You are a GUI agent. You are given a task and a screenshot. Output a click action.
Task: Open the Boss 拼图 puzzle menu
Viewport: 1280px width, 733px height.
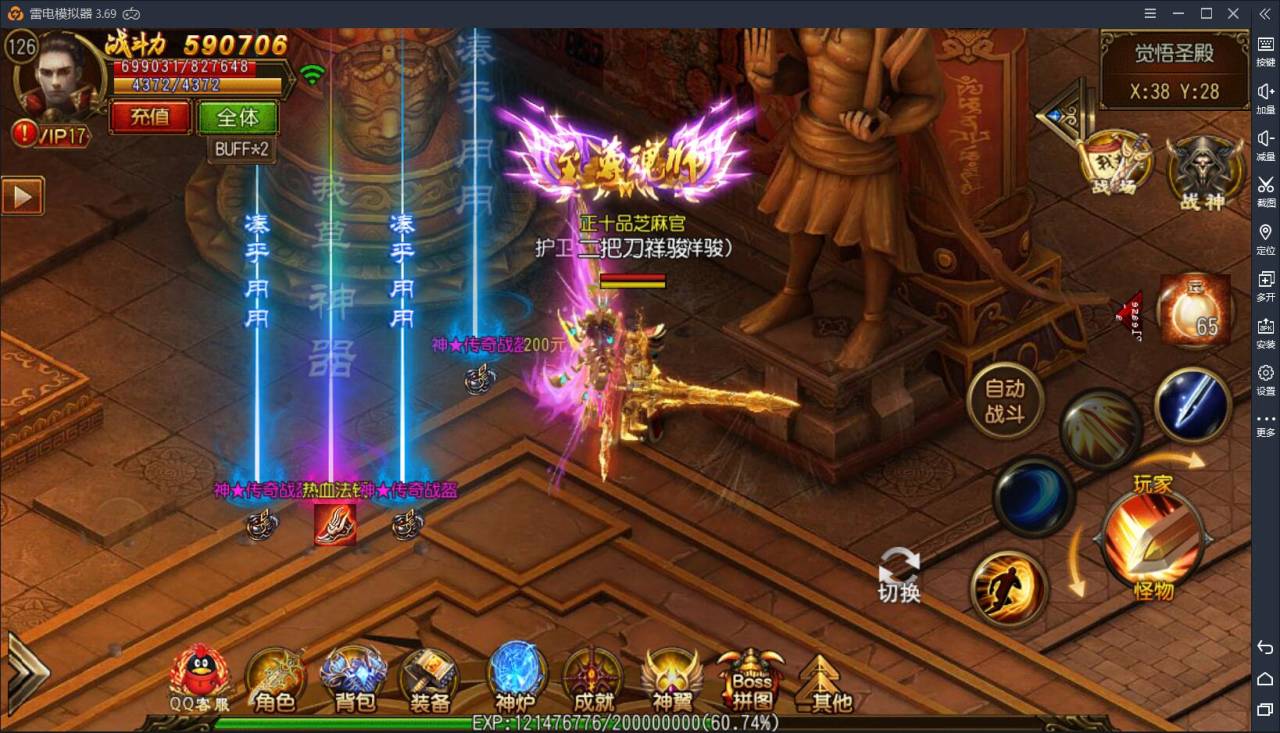(751, 679)
